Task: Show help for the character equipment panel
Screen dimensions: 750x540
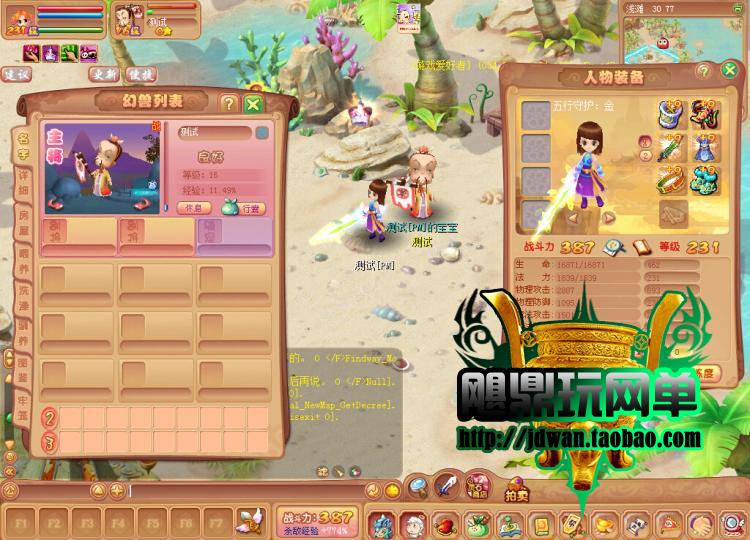Action: coord(704,72)
